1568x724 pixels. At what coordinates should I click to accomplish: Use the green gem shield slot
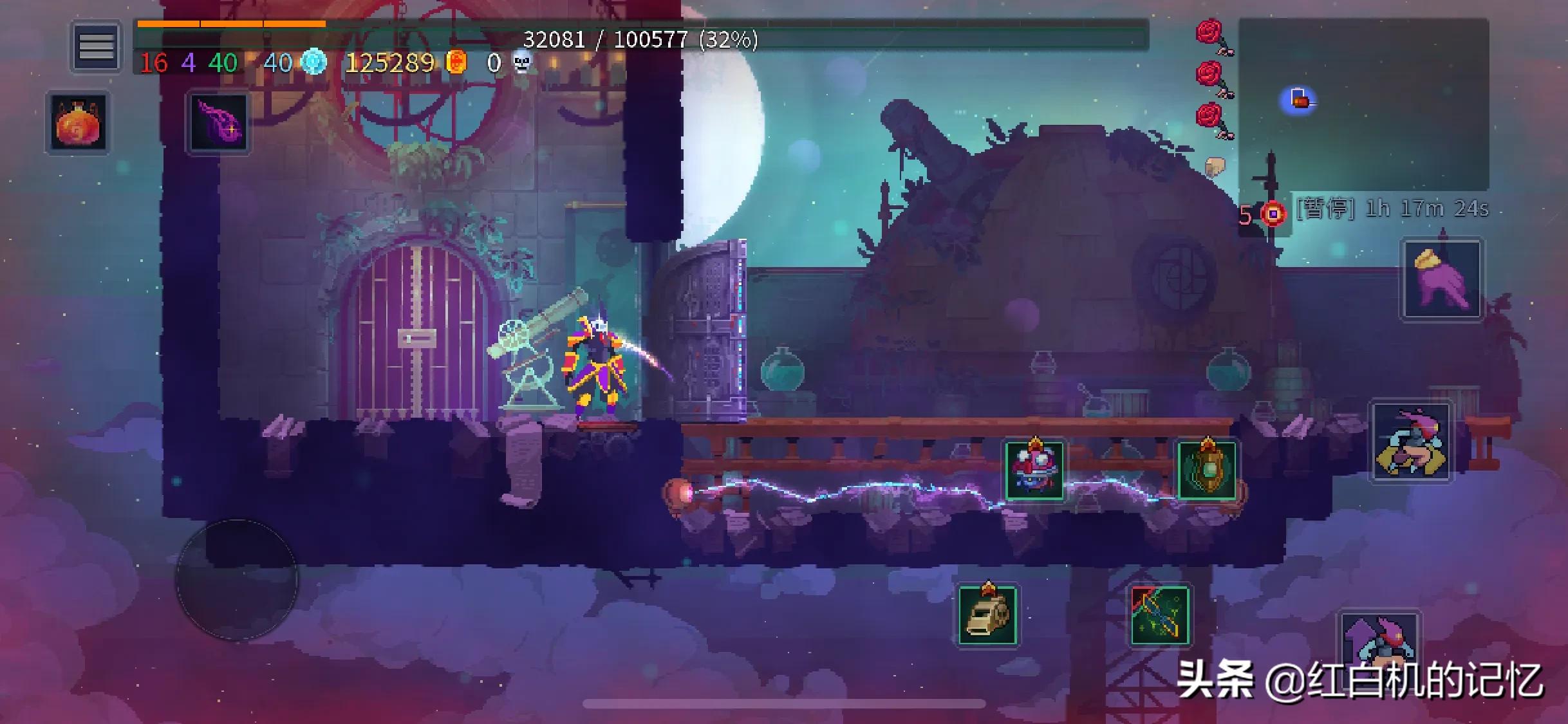point(1206,470)
